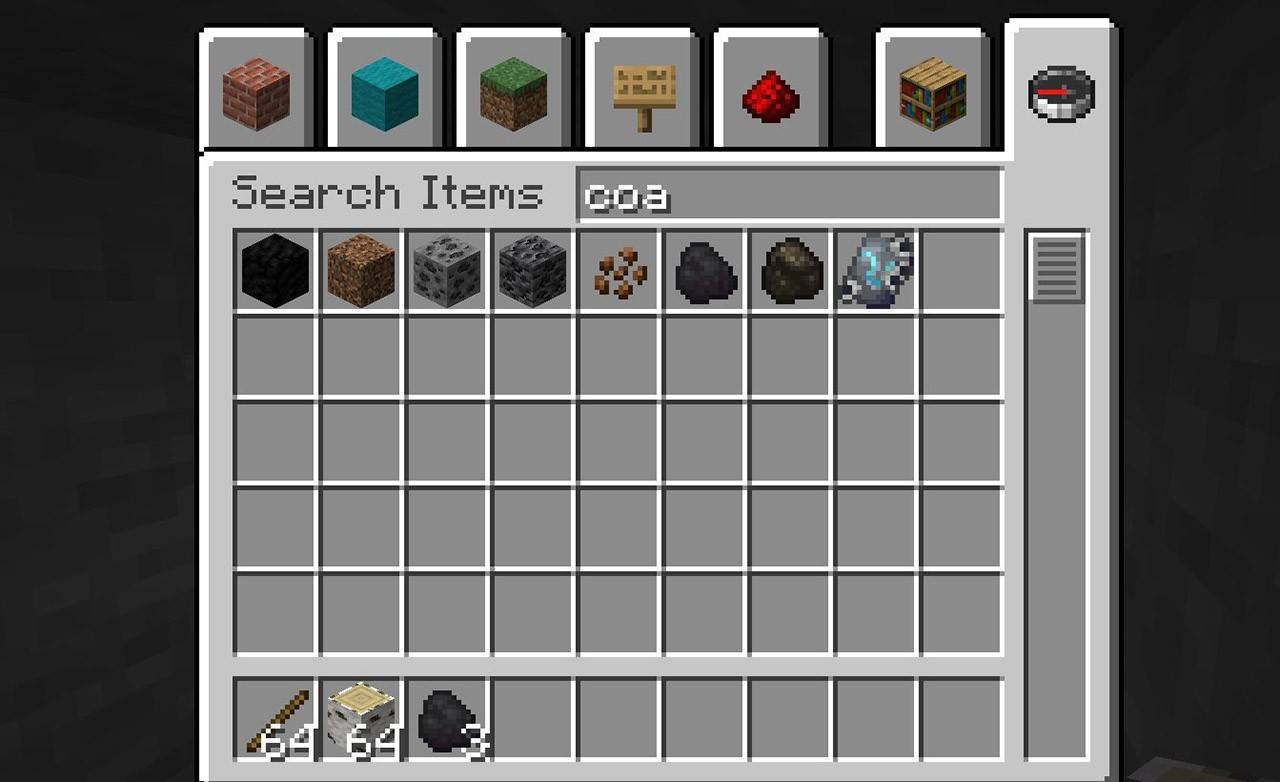Click the compass search tab icon
1280x782 pixels.
tap(1062, 92)
